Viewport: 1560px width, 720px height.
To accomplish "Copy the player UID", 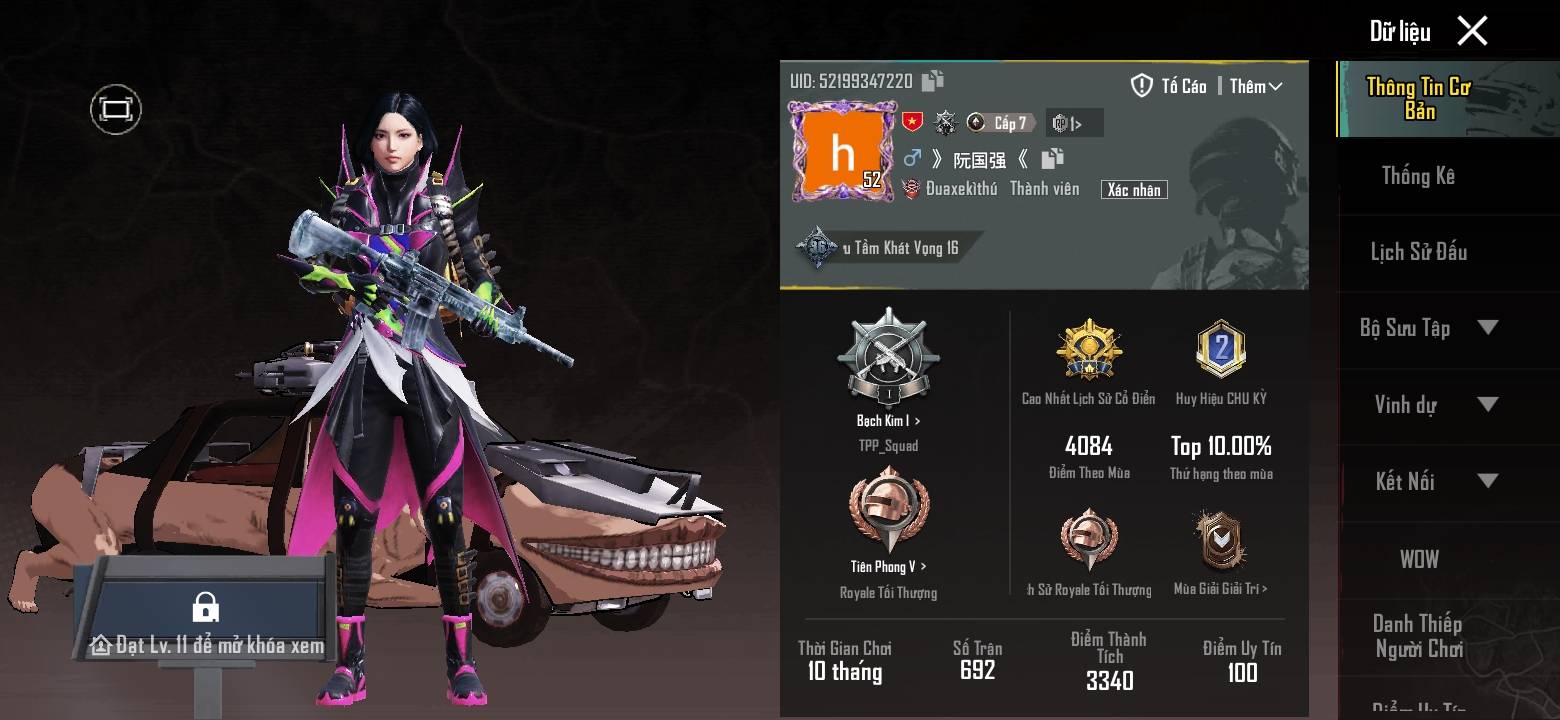I will click(933, 81).
